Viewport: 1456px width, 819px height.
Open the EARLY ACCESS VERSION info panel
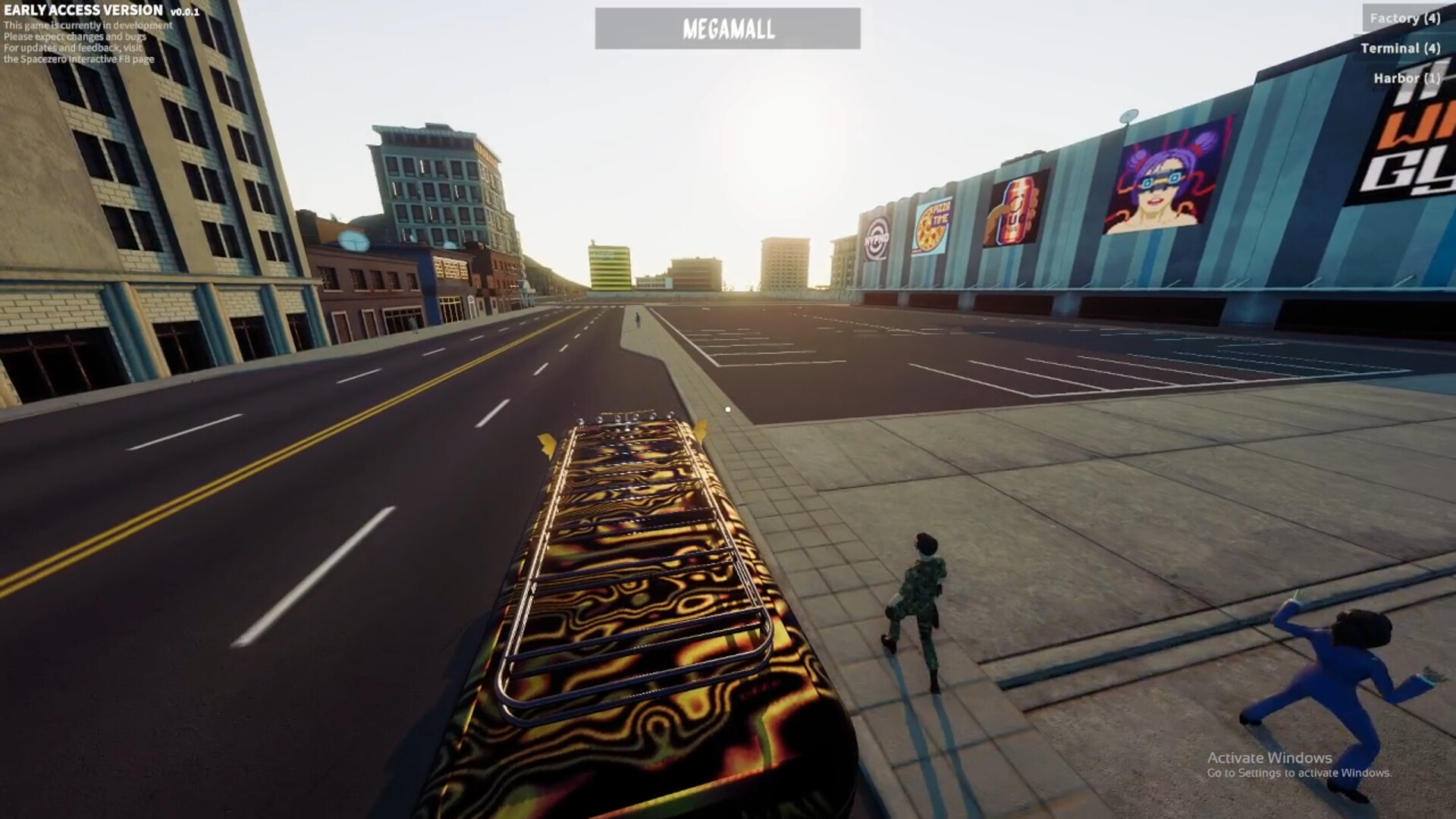[82, 11]
